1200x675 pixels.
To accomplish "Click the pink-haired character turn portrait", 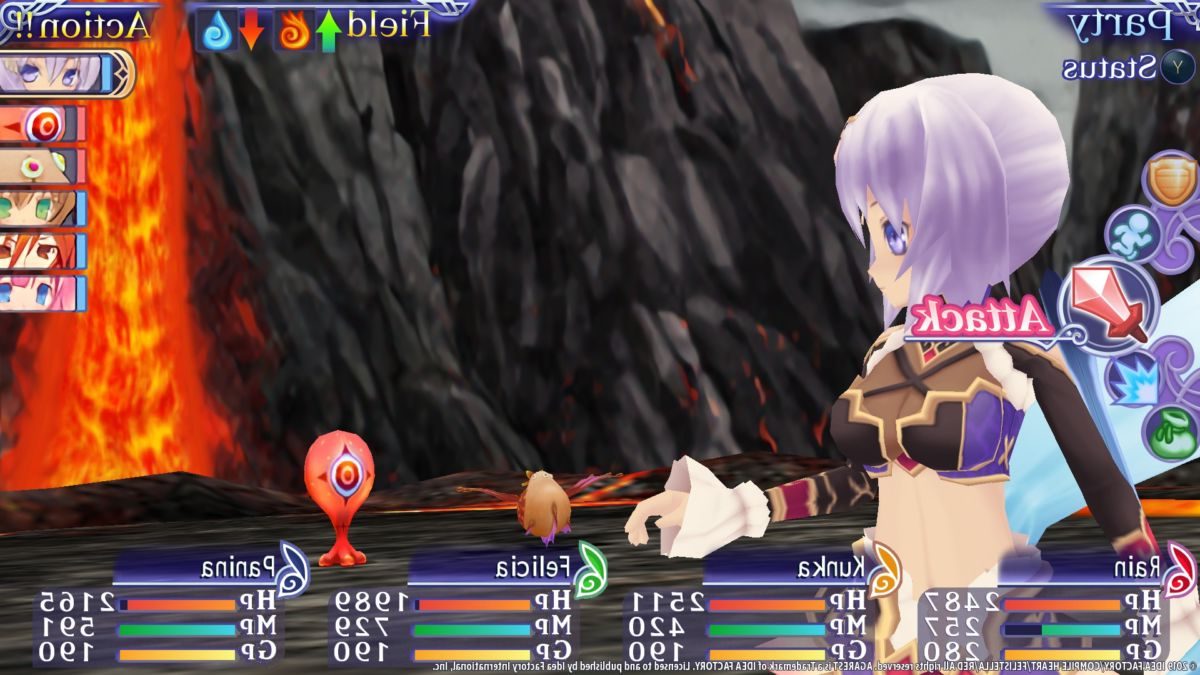I will (x=42, y=293).
